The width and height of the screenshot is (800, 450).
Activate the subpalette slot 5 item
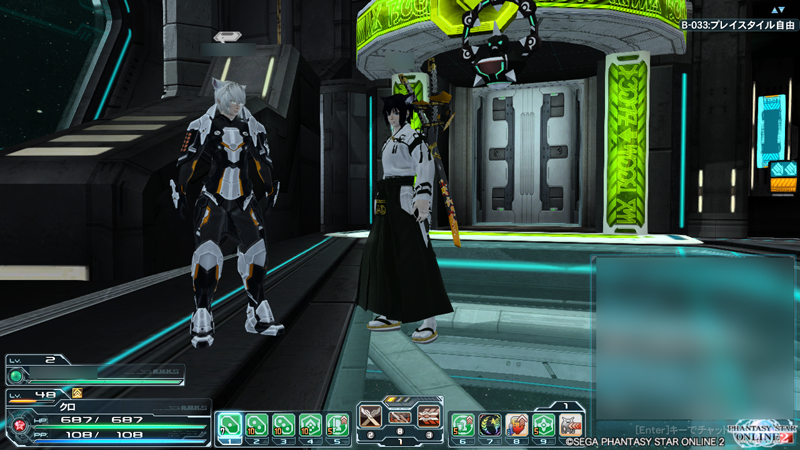[x=337, y=425]
